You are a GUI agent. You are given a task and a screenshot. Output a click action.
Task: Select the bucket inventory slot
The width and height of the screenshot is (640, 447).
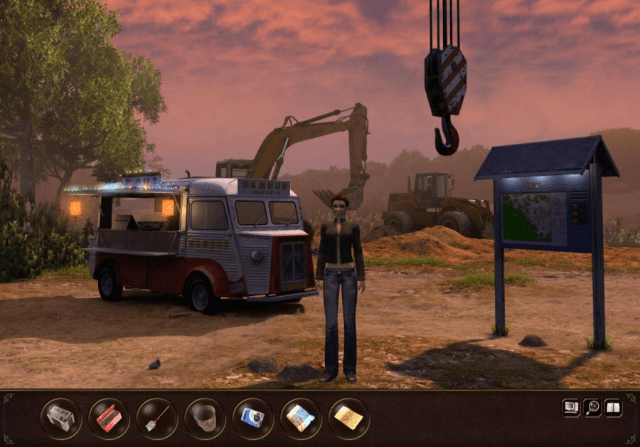(x=205, y=418)
